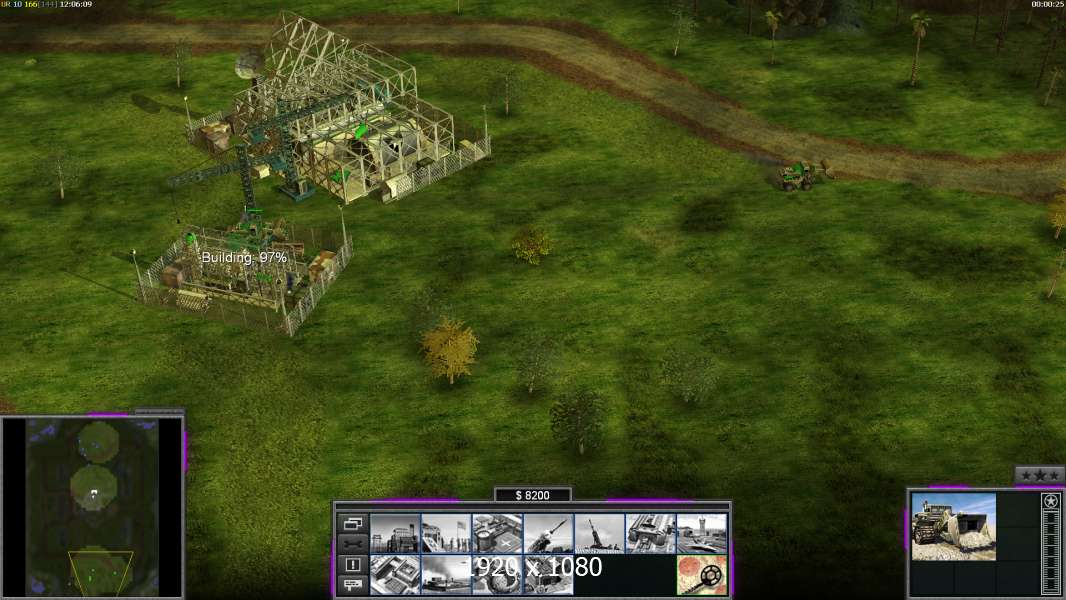
Task: Build the airfield with control tower
Action: click(701, 534)
